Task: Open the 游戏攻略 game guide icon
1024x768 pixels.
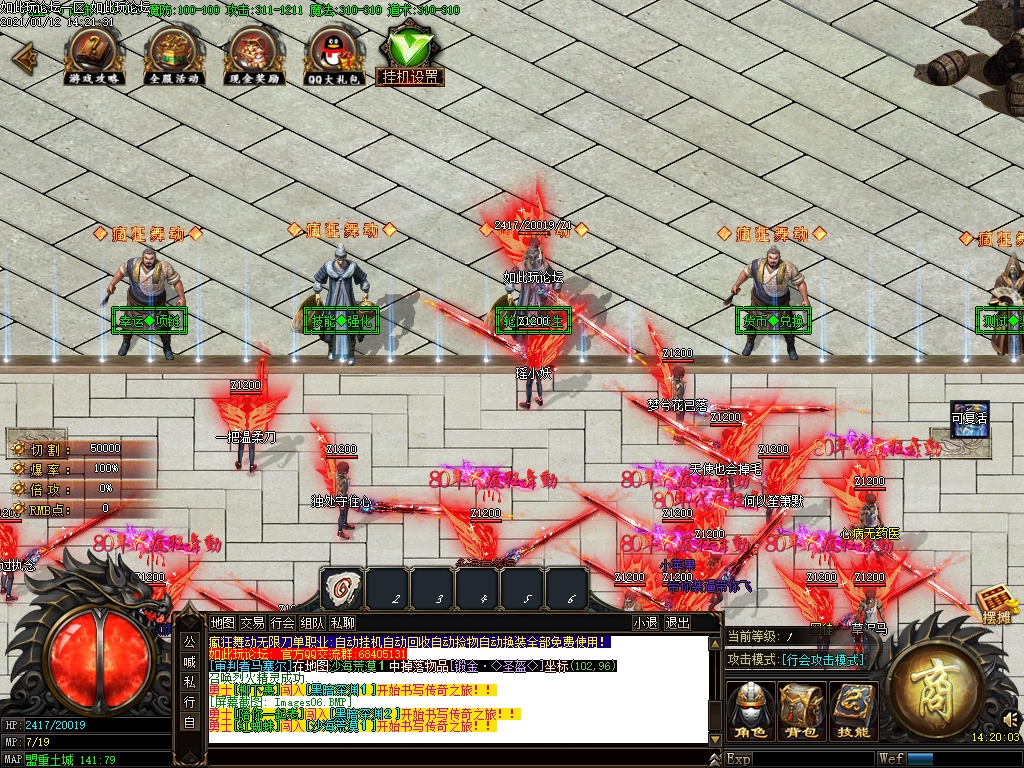Action: click(x=94, y=53)
